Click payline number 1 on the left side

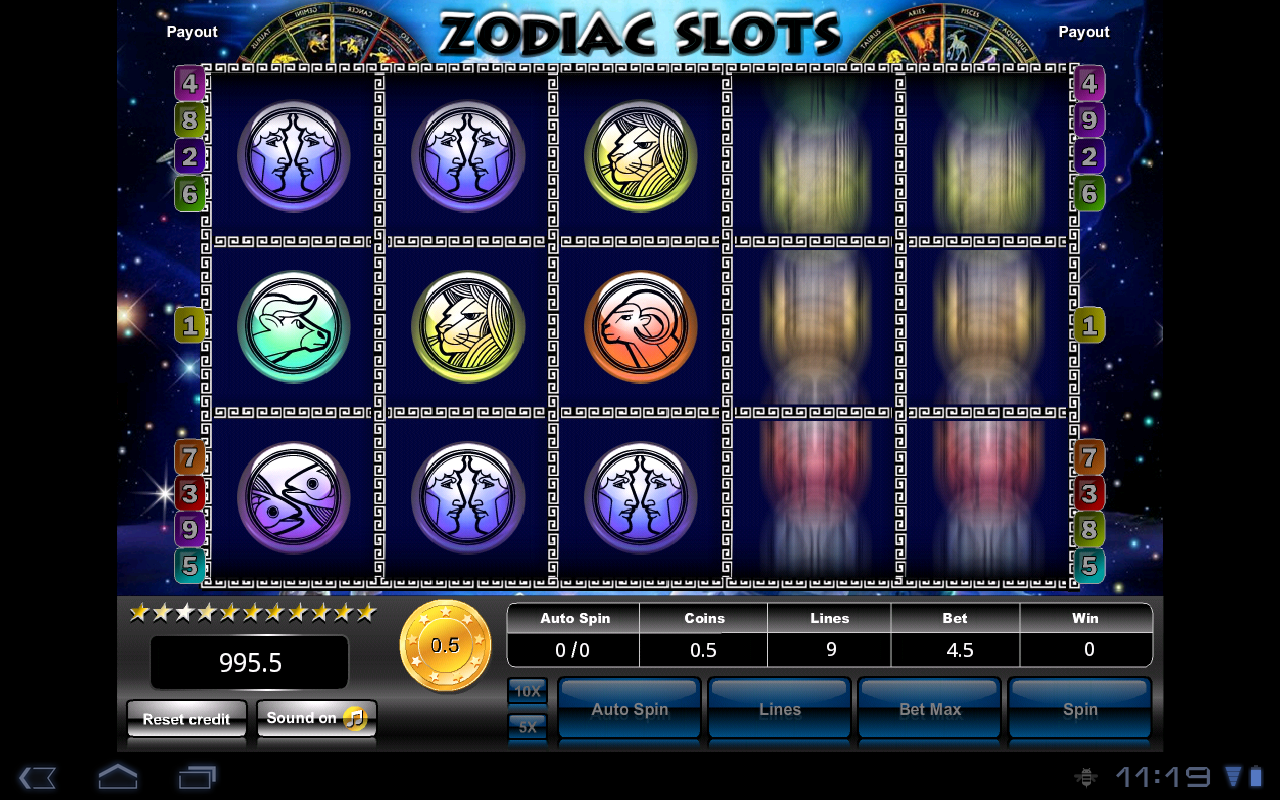coord(189,325)
